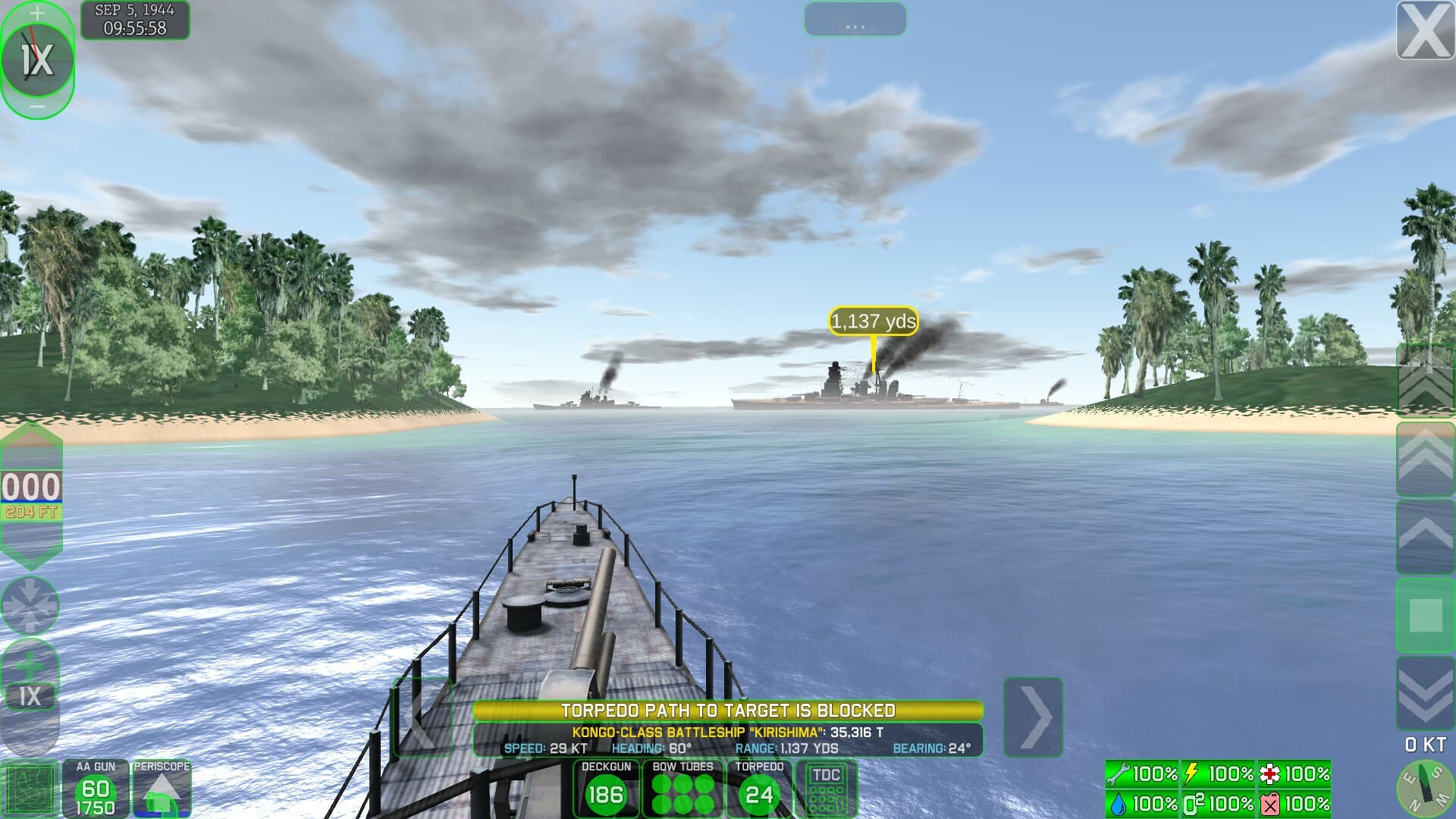Select the next target with the right arrow
Viewport: 1456px width, 819px height.
(x=1033, y=717)
